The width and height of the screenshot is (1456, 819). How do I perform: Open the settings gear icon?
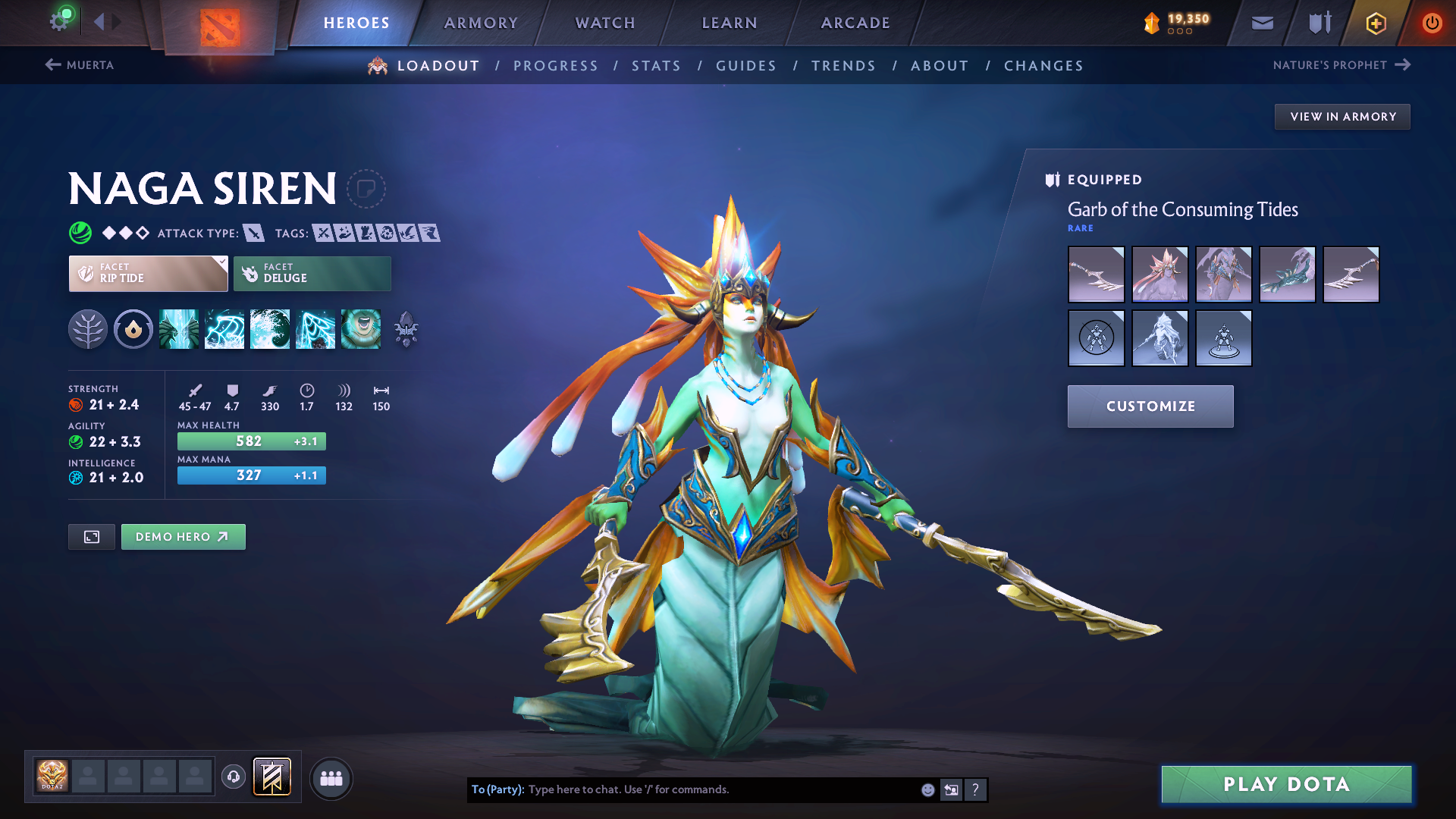pos(59,21)
